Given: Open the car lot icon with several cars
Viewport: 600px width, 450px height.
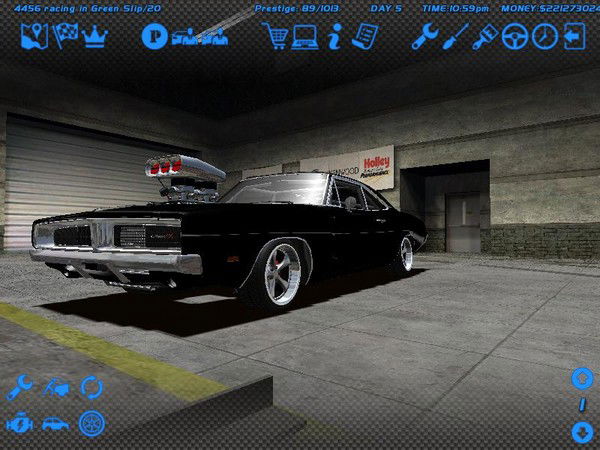Looking at the screenshot, I should pos(200,37).
